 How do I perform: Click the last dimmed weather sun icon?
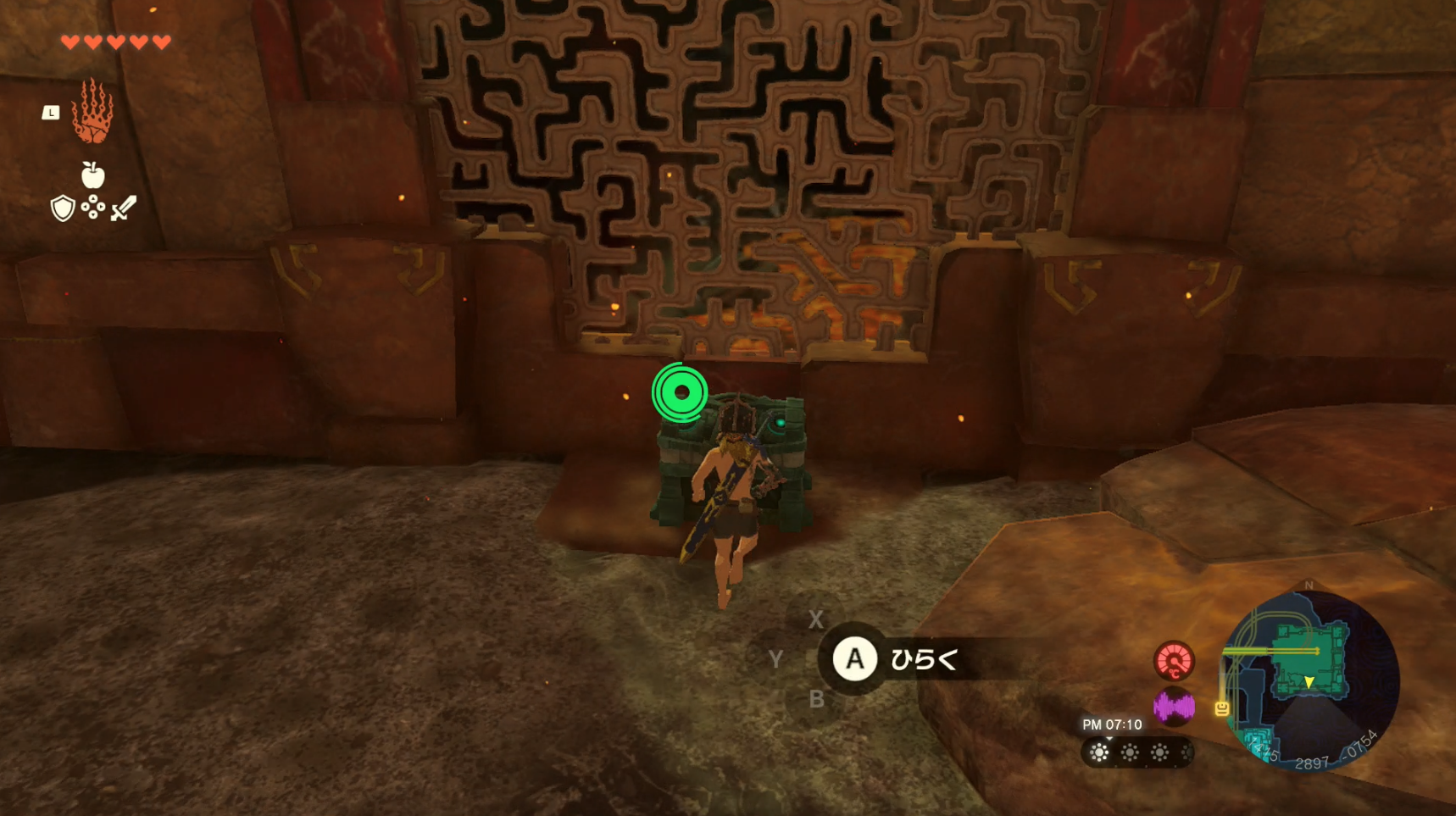pos(1186,752)
